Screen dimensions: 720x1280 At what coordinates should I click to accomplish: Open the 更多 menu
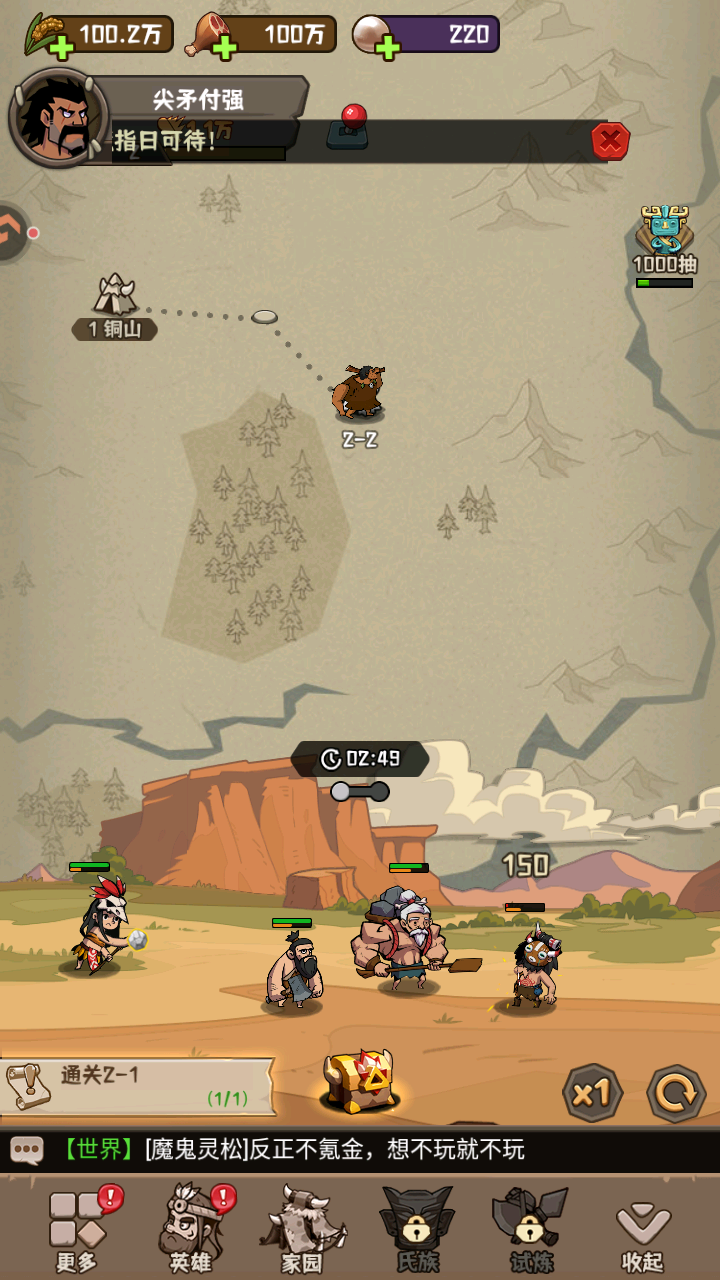click(78, 1230)
